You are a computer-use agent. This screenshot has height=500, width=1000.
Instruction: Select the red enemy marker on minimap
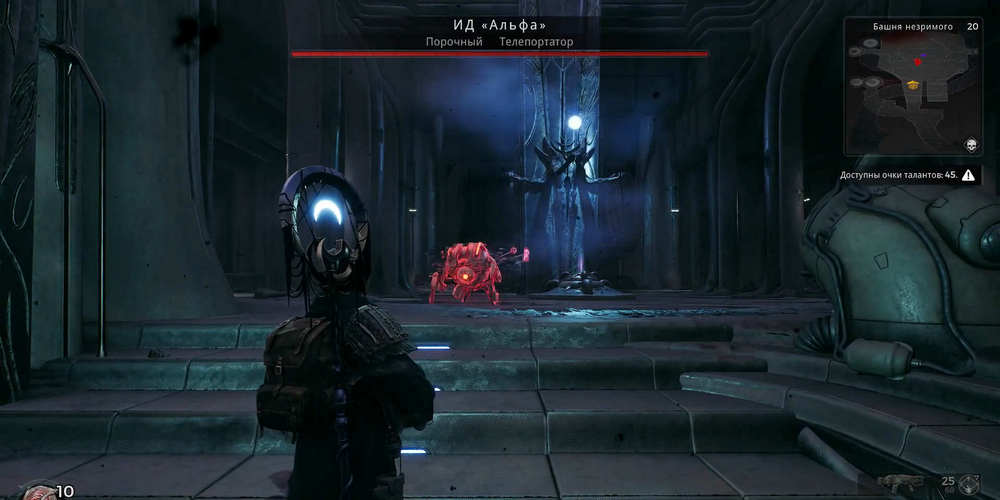click(917, 62)
